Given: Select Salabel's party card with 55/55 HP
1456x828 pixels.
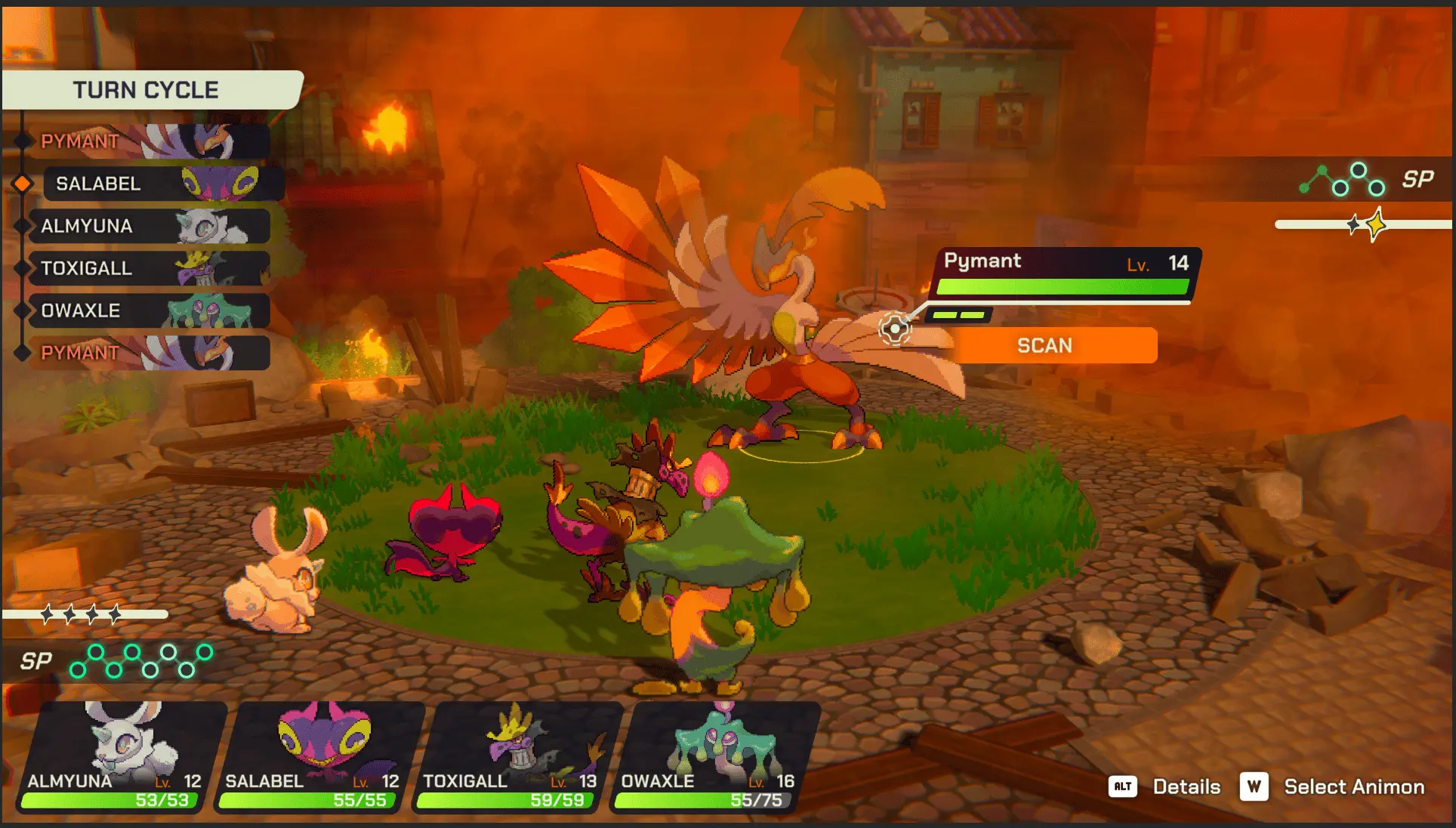Looking at the screenshot, I should tap(319, 757).
